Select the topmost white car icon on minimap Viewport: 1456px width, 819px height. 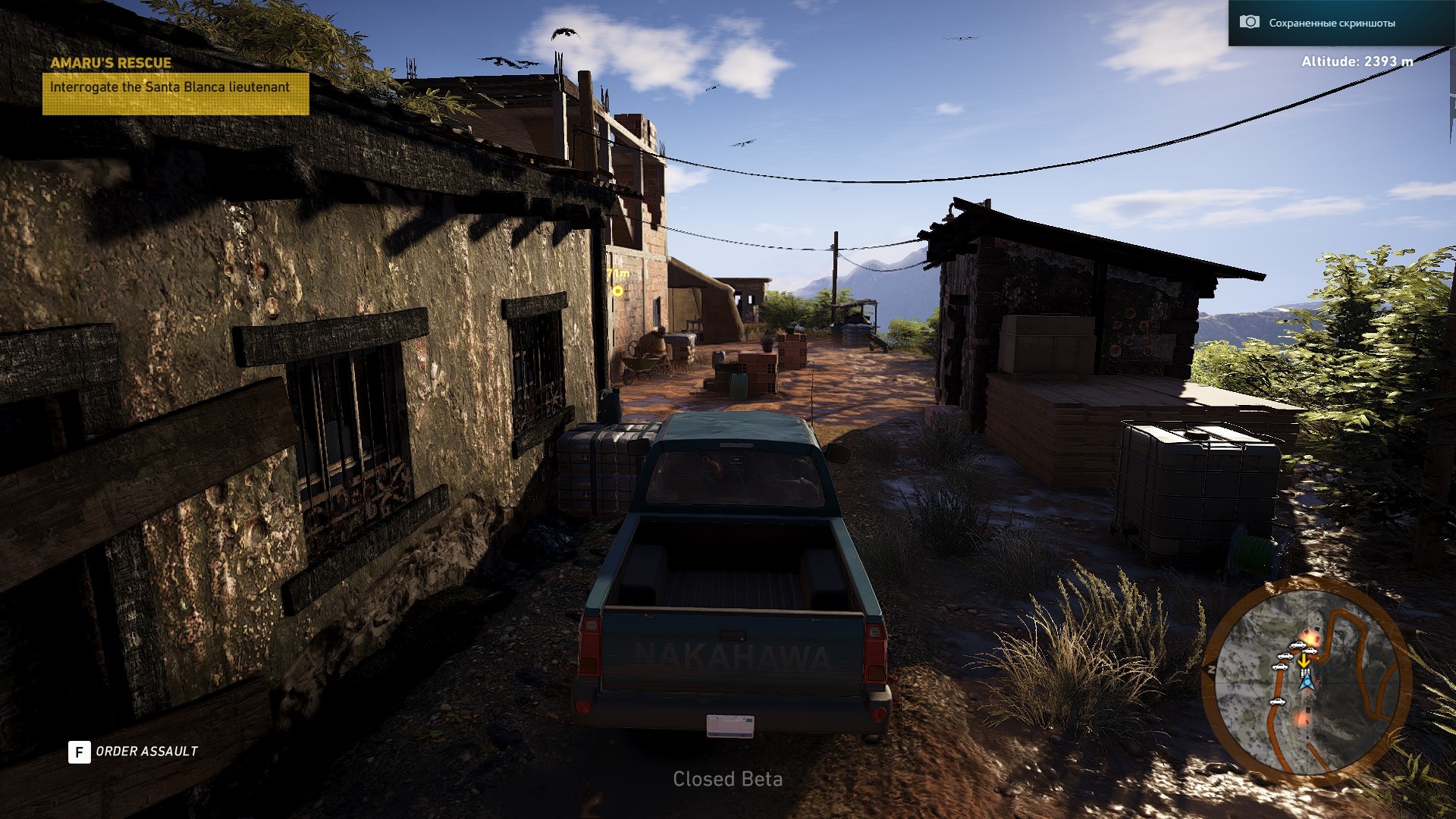1298,646
